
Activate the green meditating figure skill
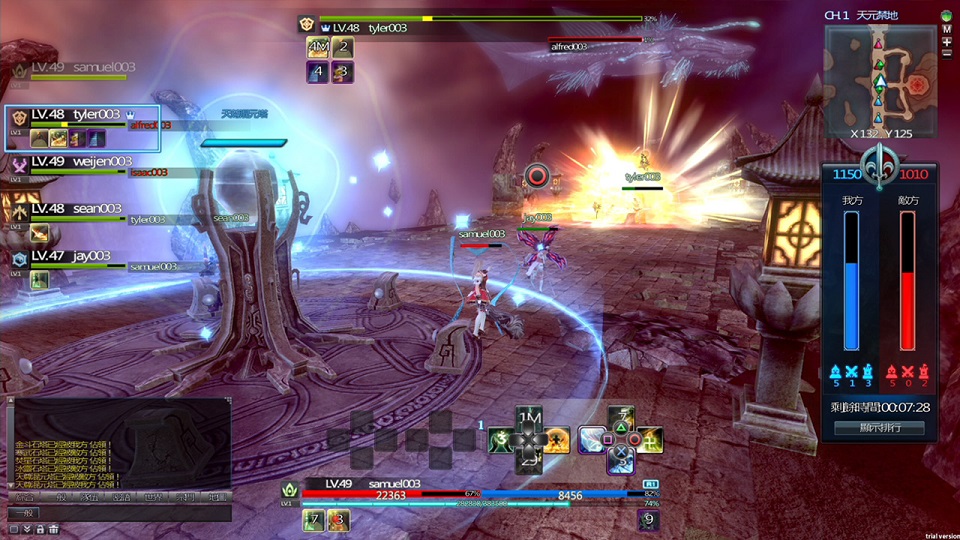[500, 439]
